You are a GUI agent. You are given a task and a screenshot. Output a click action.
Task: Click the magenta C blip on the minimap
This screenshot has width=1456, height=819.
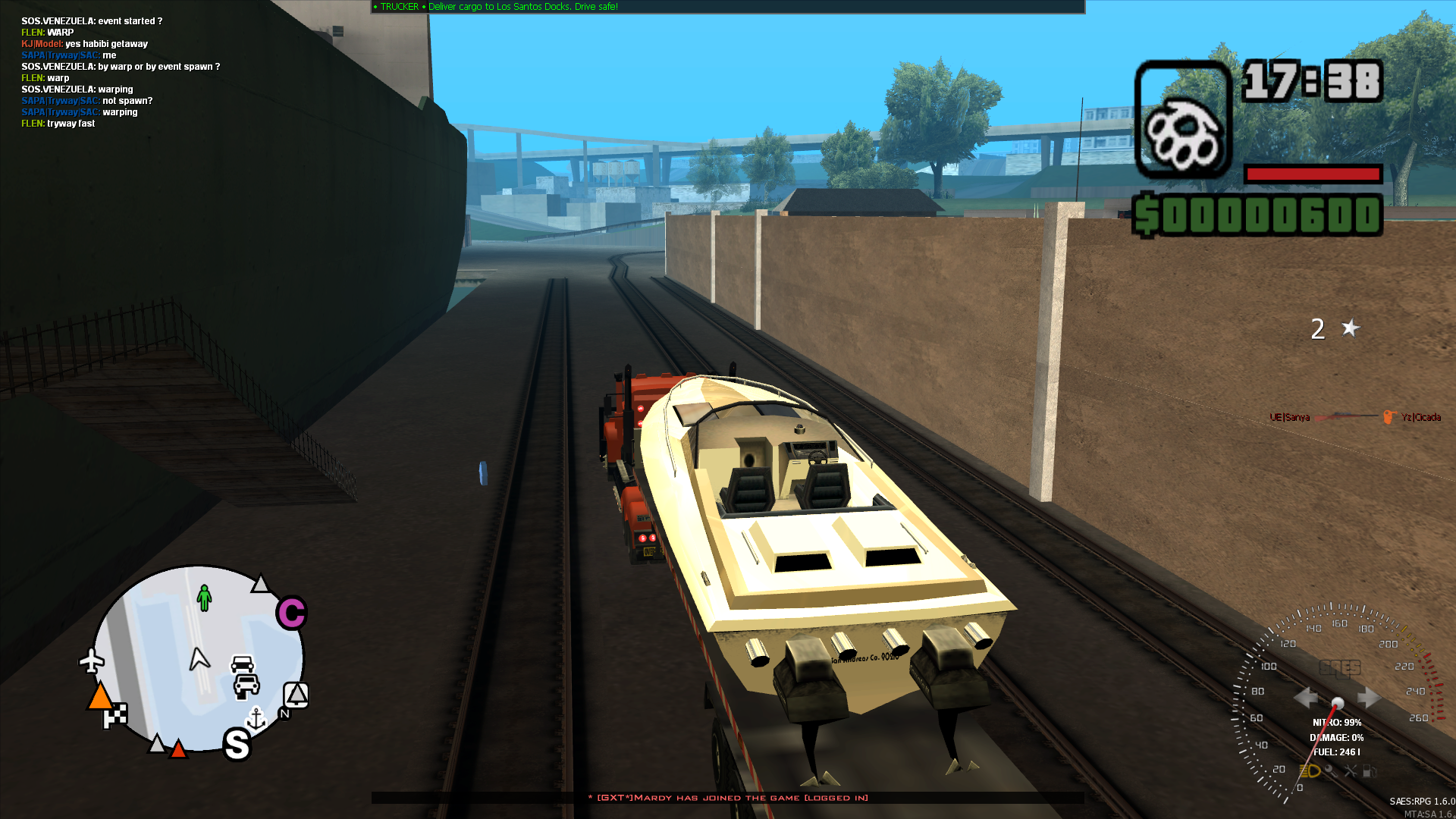tap(291, 612)
